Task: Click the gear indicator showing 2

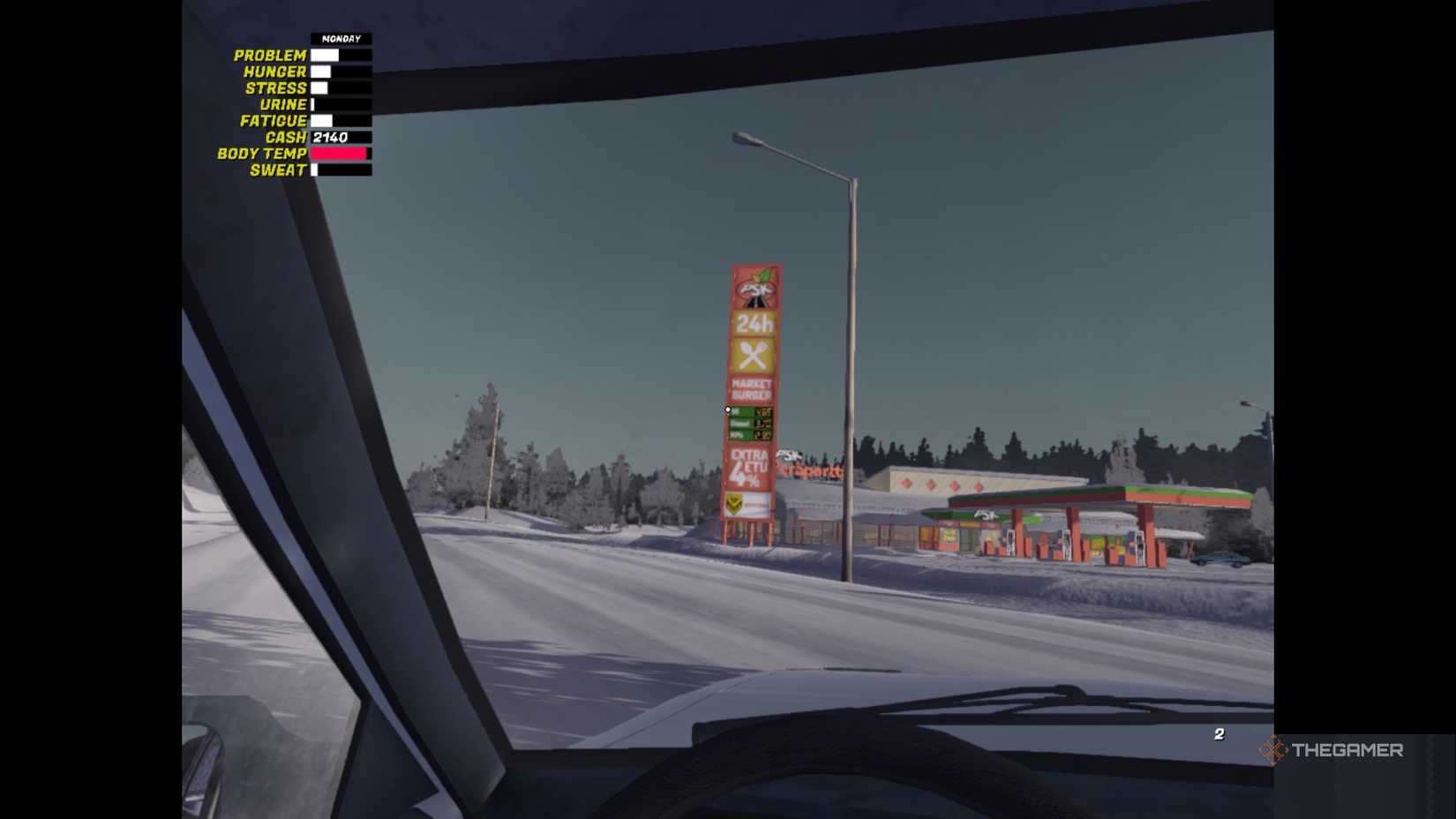Action: pyautogui.click(x=1220, y=733)
